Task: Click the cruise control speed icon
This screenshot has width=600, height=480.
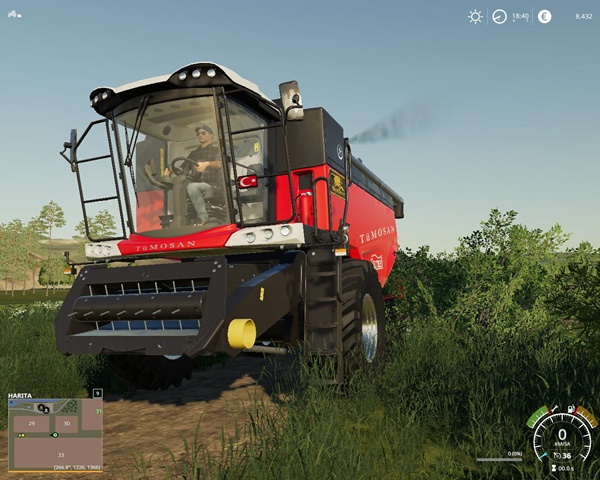Action: click(x=555, y=456)
